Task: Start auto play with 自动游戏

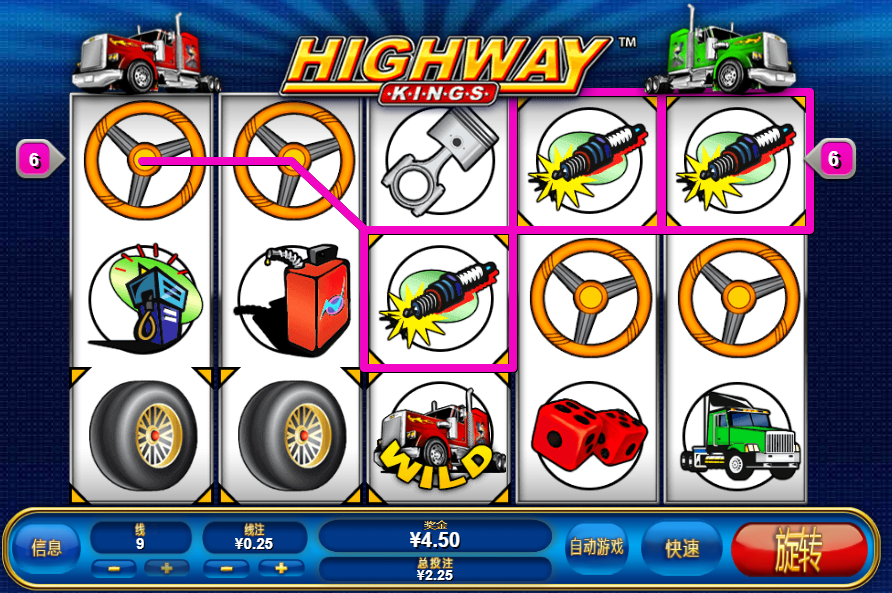Action: click(596, 547)
